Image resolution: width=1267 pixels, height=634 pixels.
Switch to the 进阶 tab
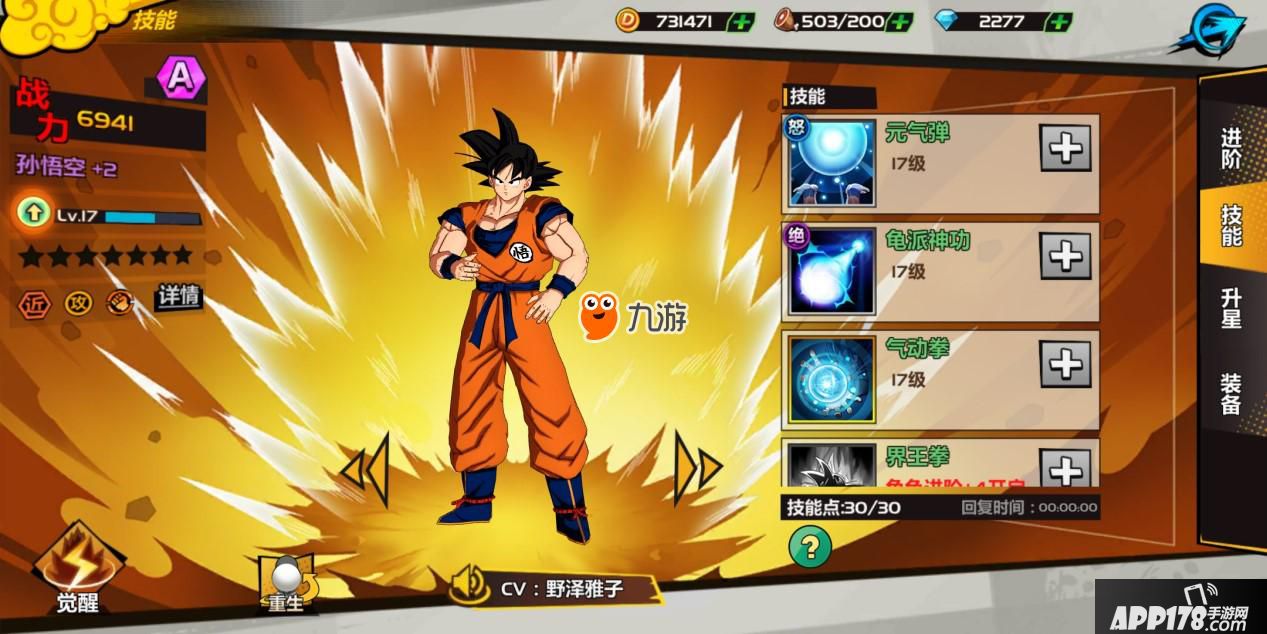pos(1231,148)
